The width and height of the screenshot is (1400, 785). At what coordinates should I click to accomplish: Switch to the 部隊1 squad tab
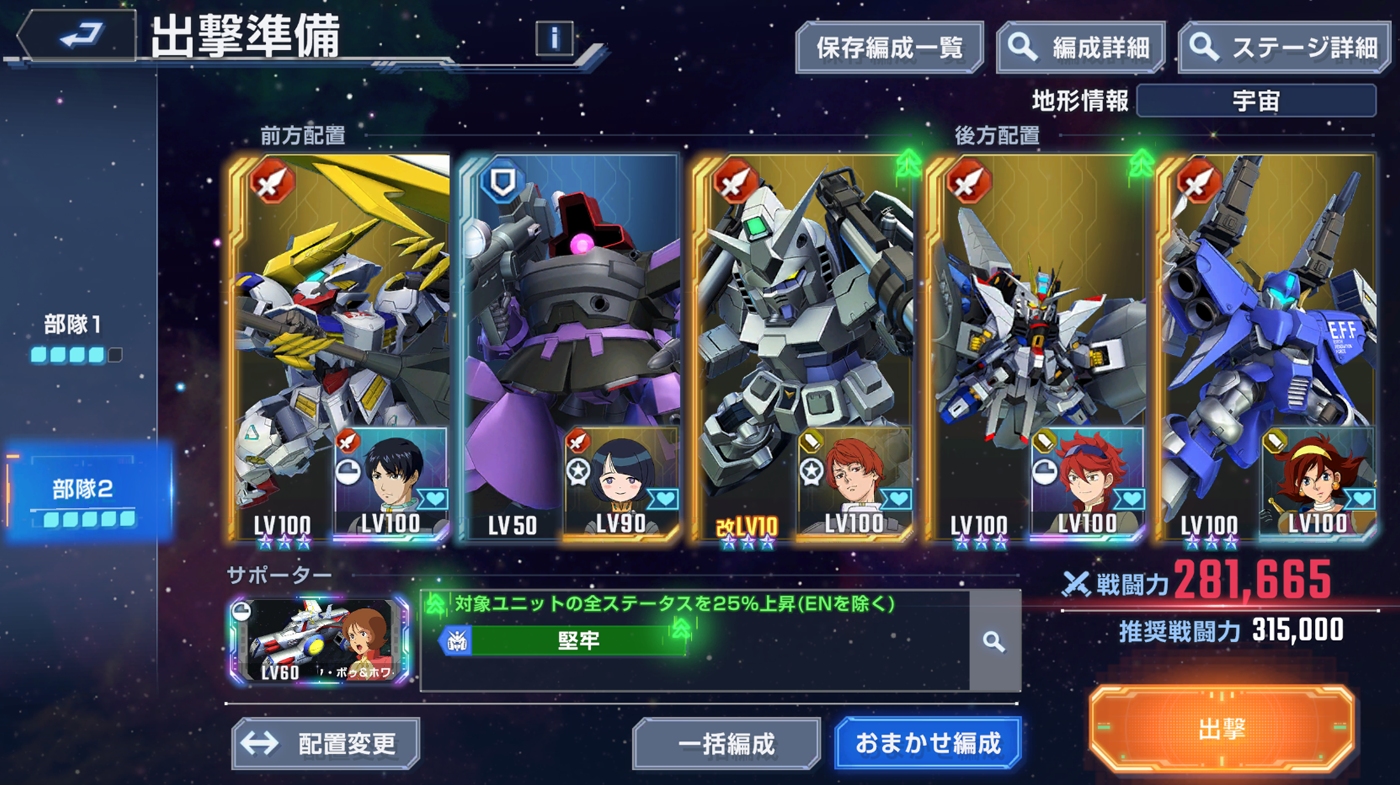[x=75, y=337]
